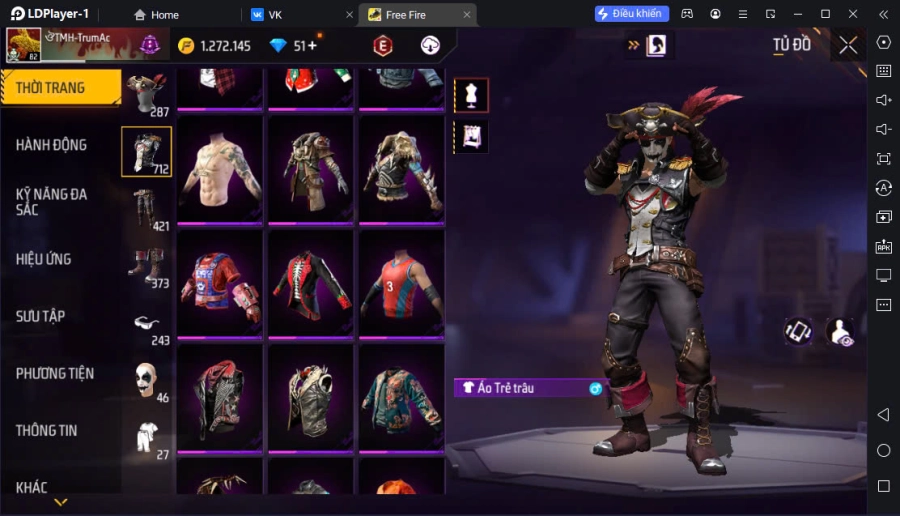Screen dimensions: 900x516
Task: Select the black skeleton ribs jacket
Action: click(x=311, y=284)
